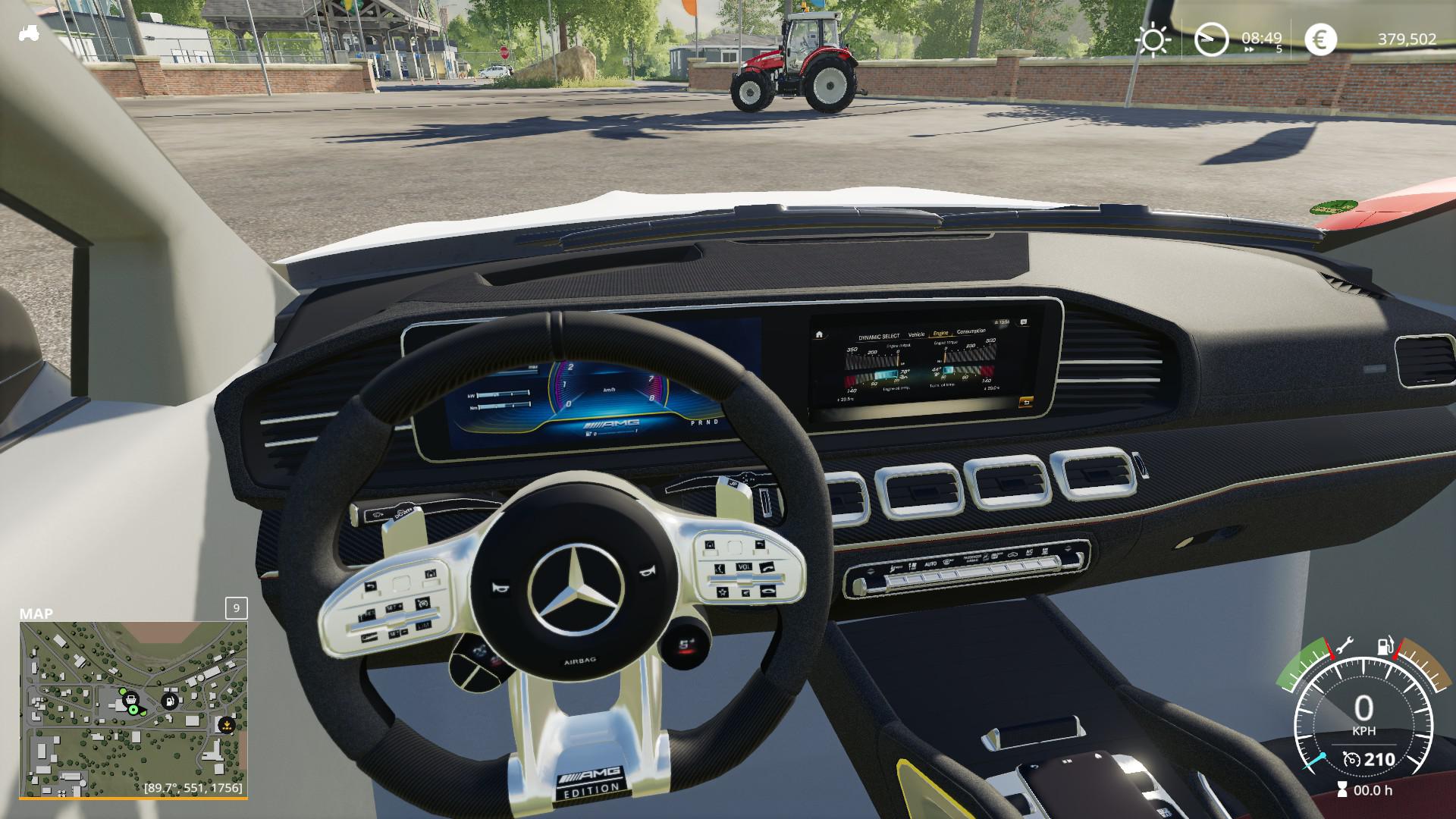
Task: Click the euro money icon
Action: click(x=1320, y=39)
